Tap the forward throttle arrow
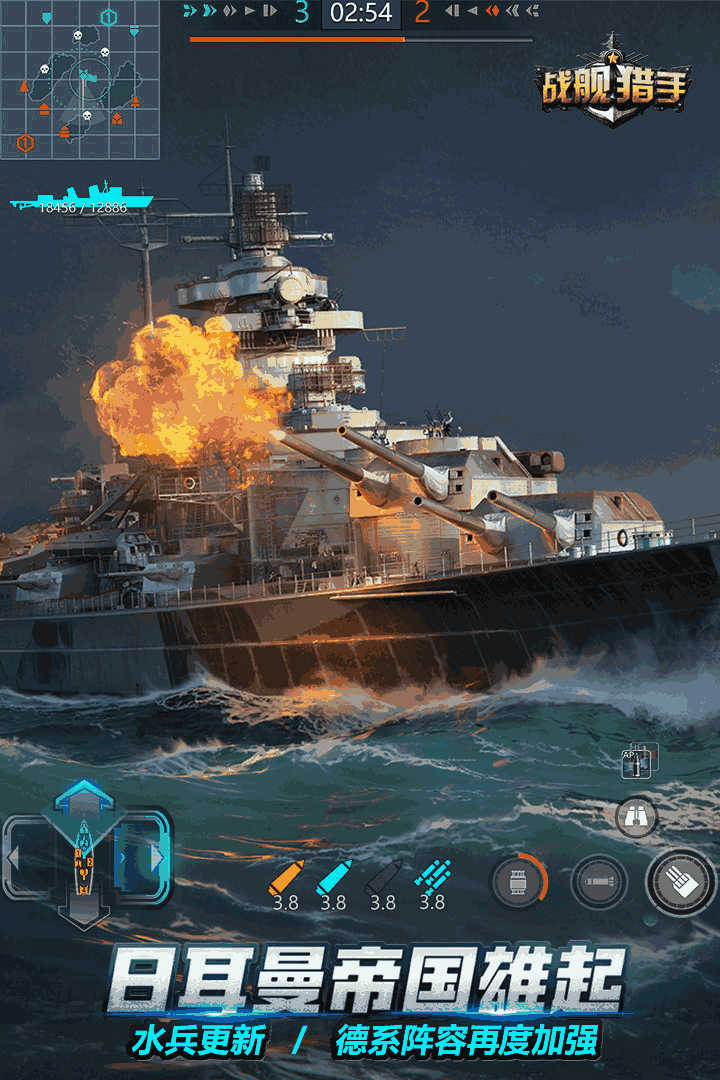The height and width of the screenshot is (1080, 720). click(84, 797)
